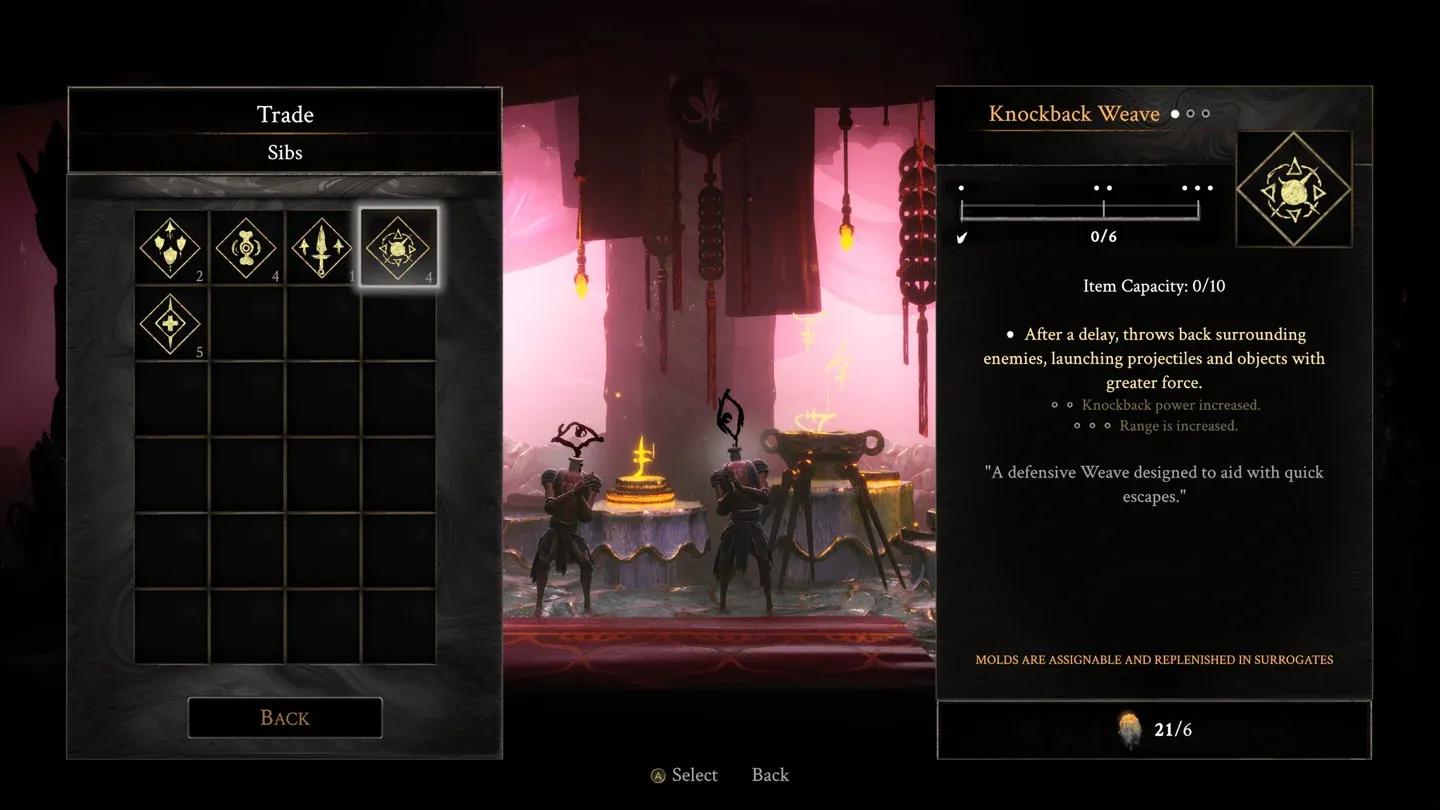Click the third tier triple-dot marker
The height and width of the screenshot is (810, 1440).
1196,187
